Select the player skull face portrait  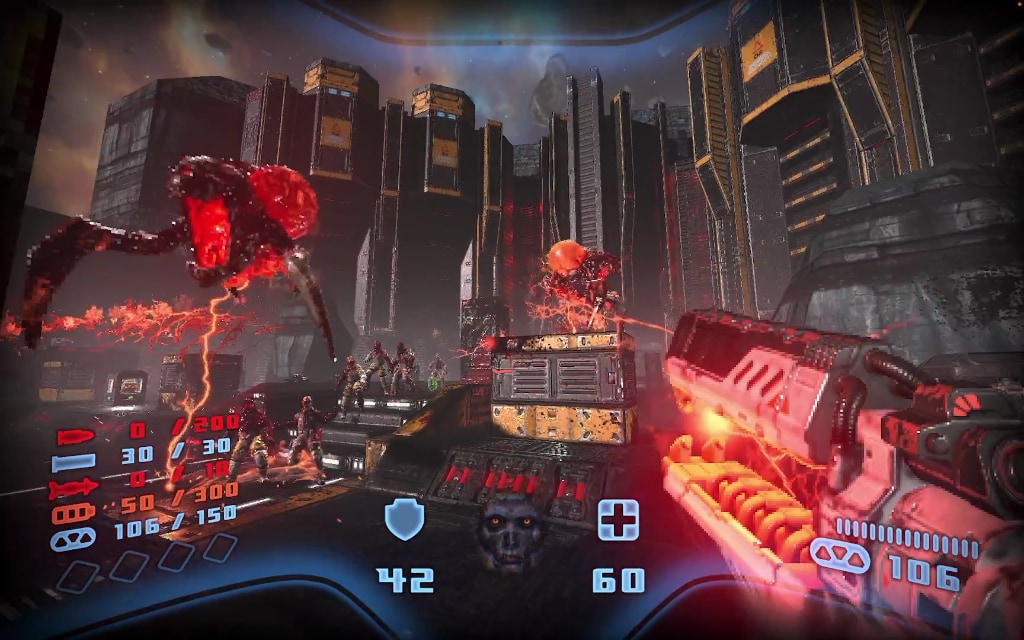(x=509, y=530)
